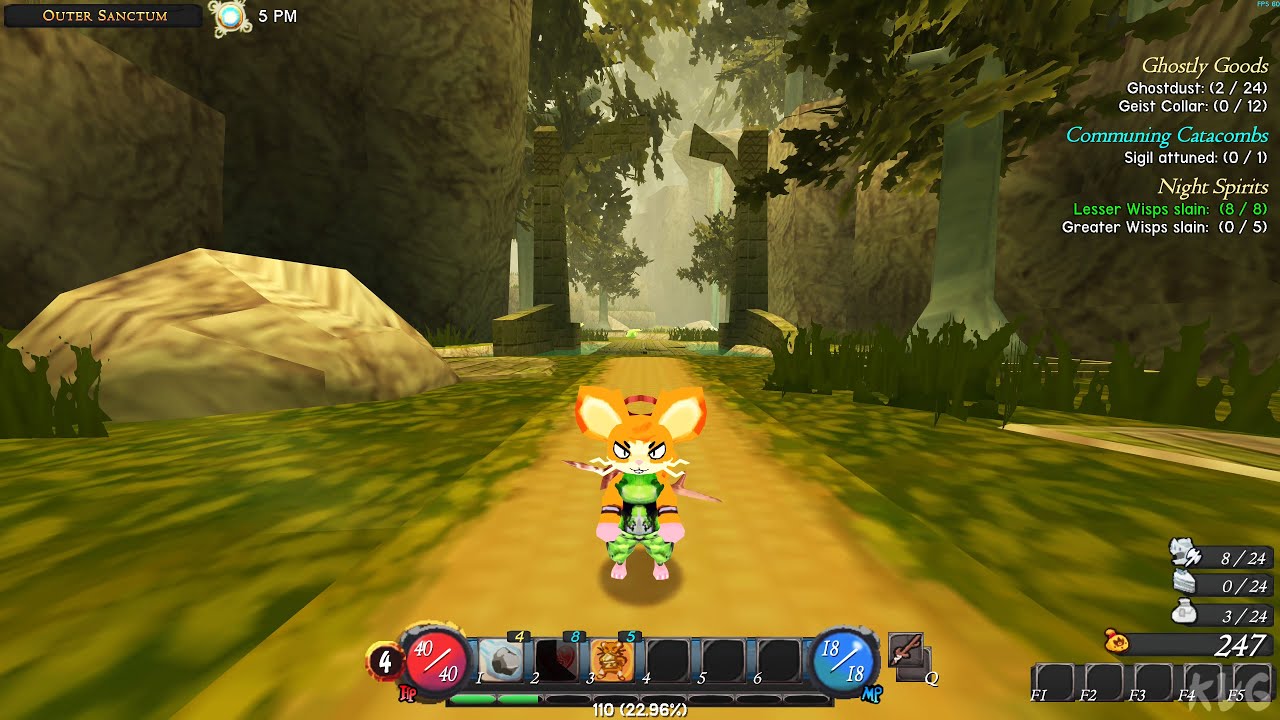Click the white item sack counter icon
1280x720 pixels.
click(x=1184, y=613)
